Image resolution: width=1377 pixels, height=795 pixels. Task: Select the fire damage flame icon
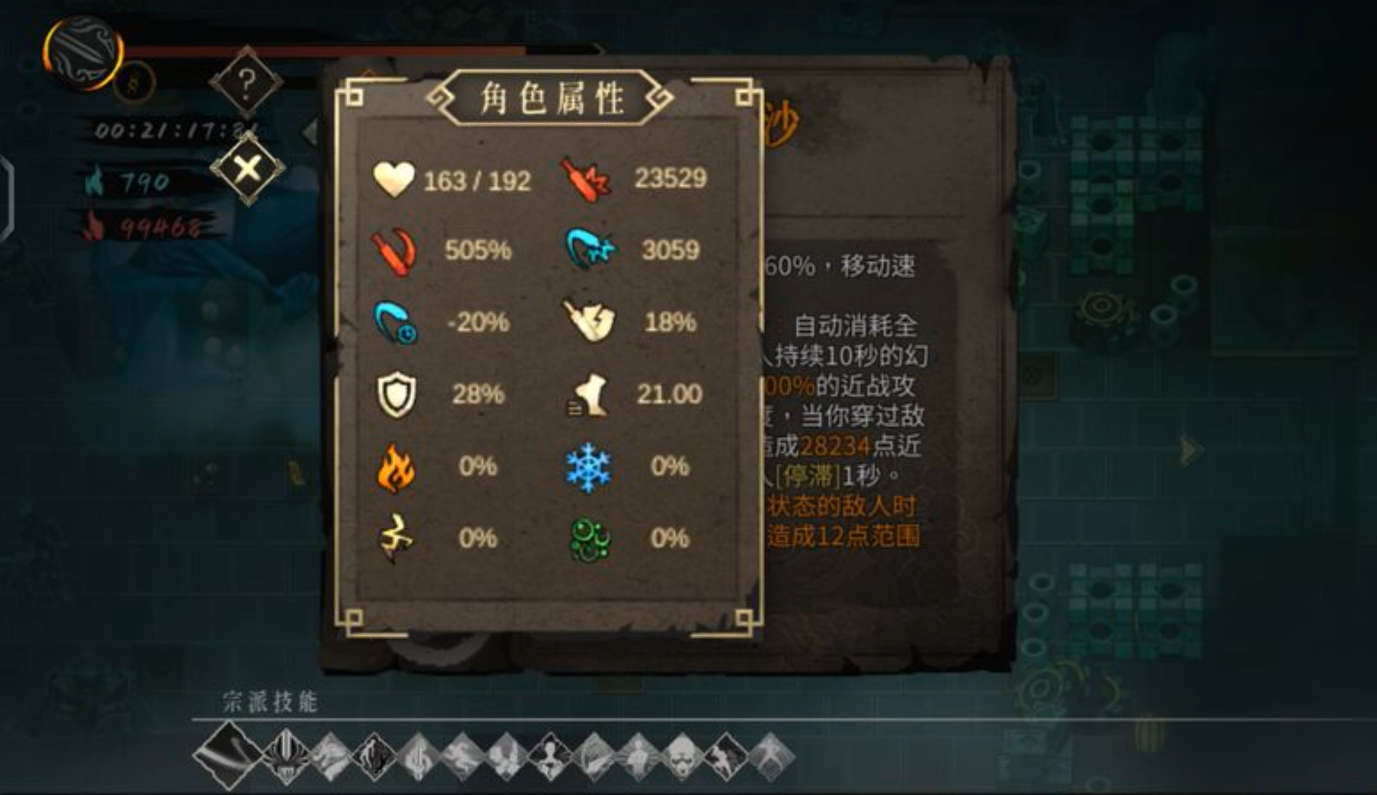click(x=397, y=466)
